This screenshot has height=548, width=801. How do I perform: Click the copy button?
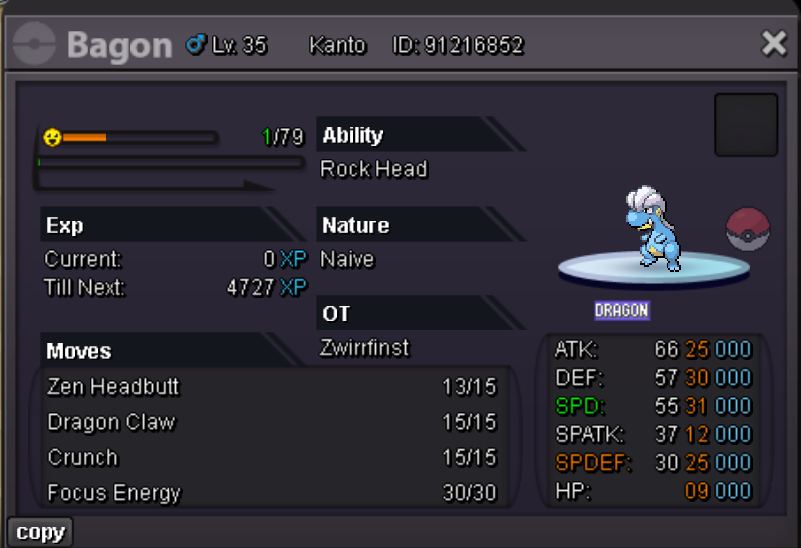[x=40, y=532]
